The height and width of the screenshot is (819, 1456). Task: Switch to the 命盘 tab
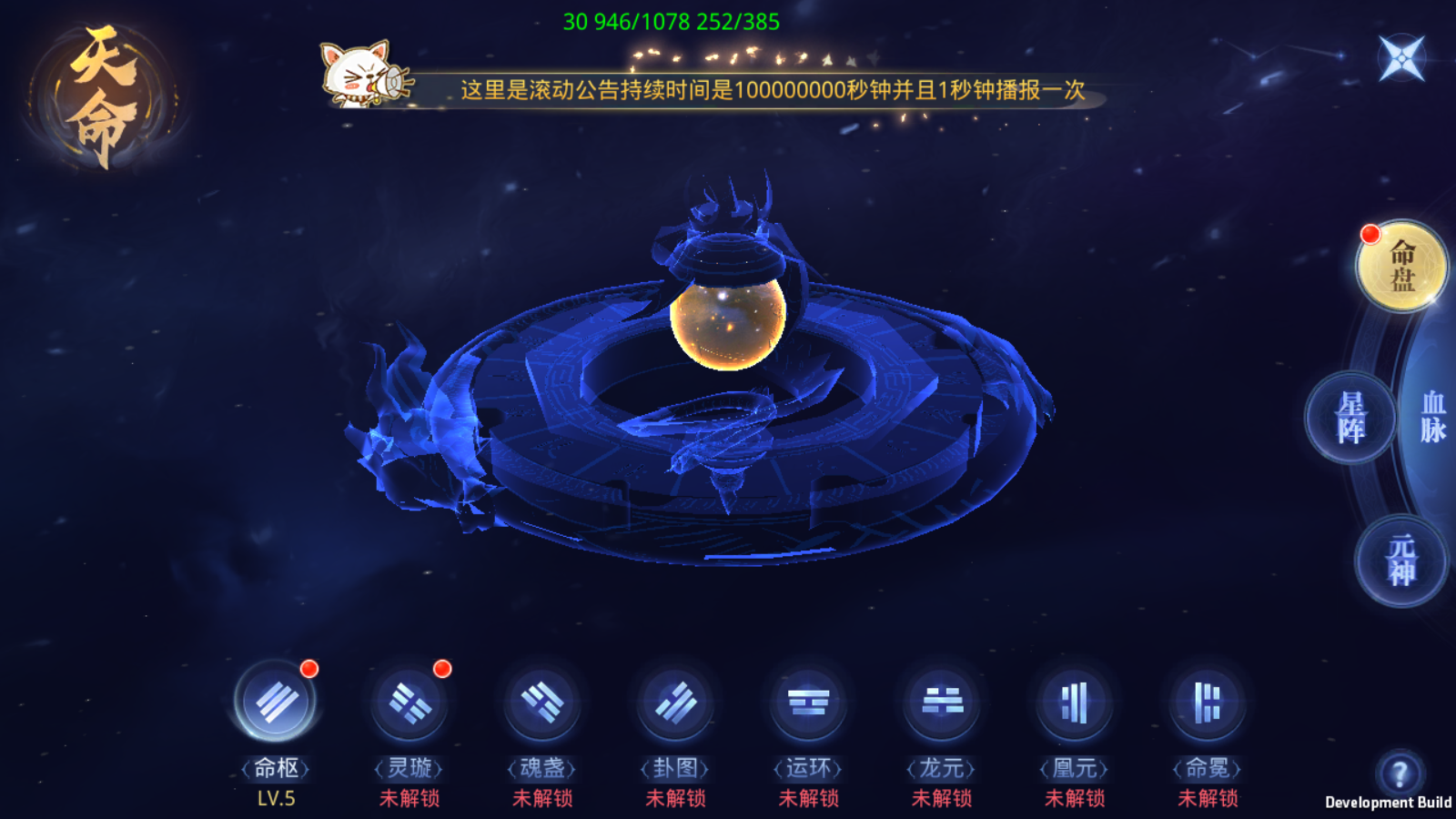pyautogui.click(x=1401, y=266)
